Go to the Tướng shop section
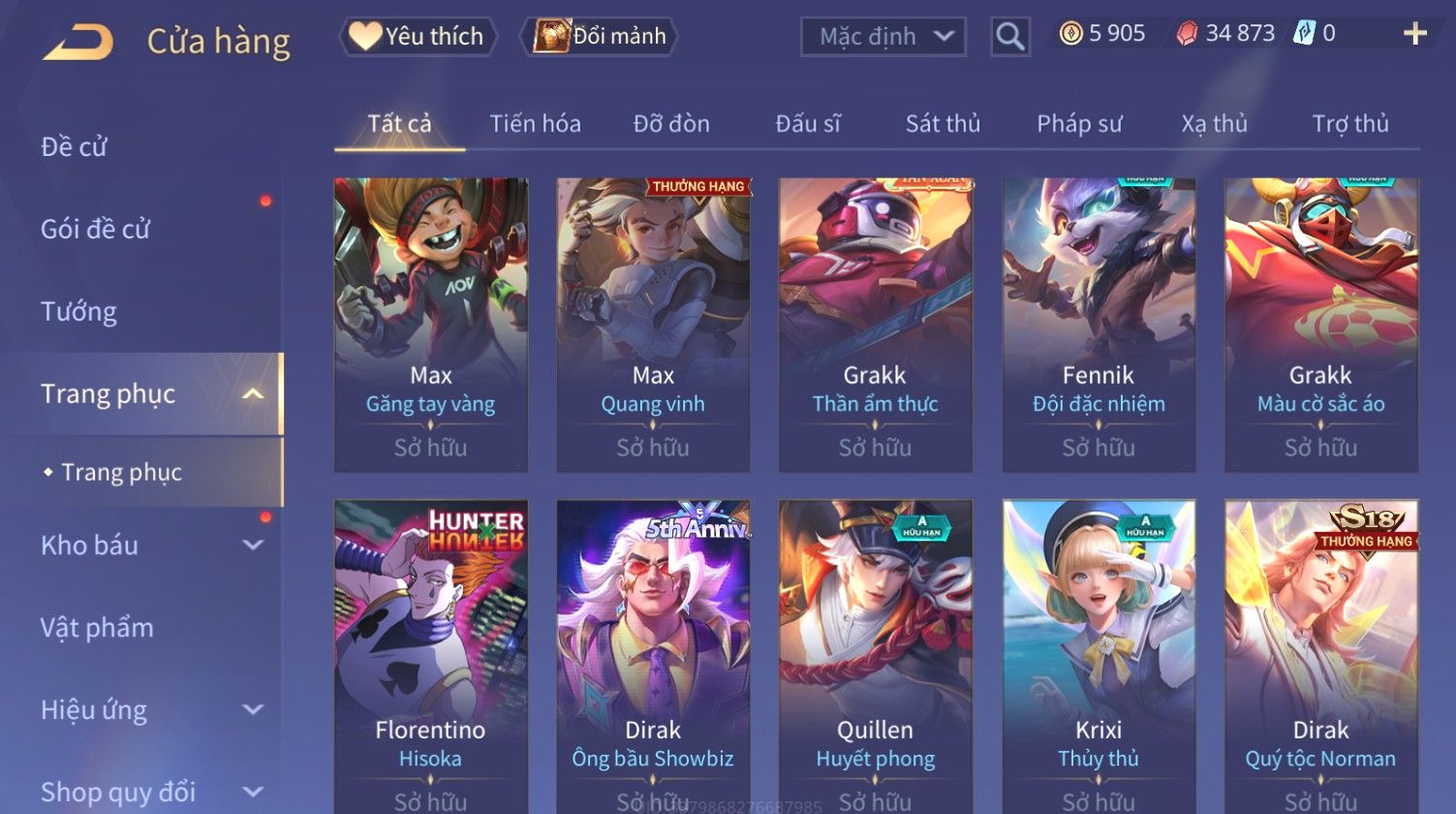The height and width of the screenshot is (814, 1456). (78, 311)
